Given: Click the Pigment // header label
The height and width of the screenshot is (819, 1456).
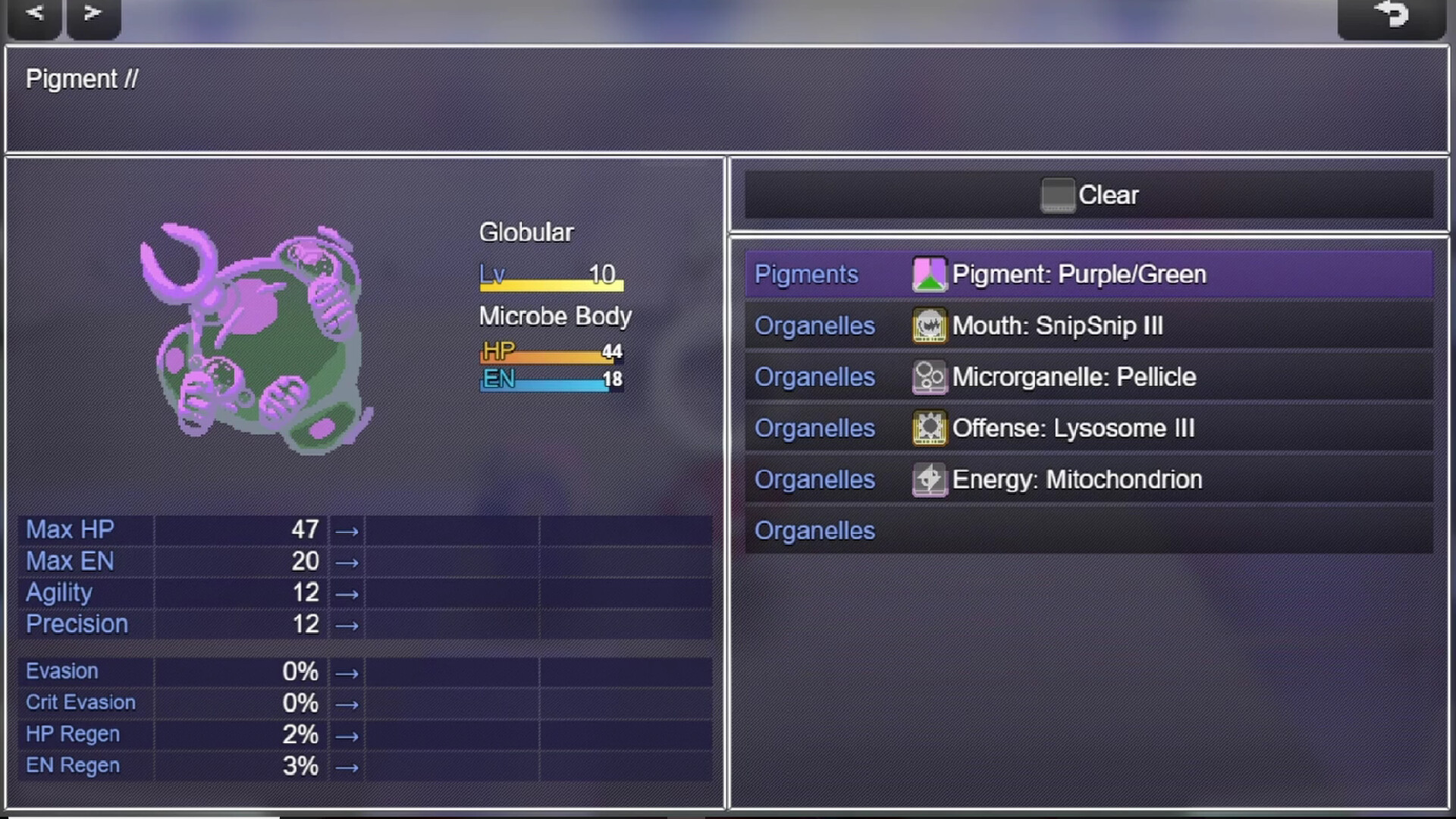Looking at the screenshot, I should pos(82,79).
